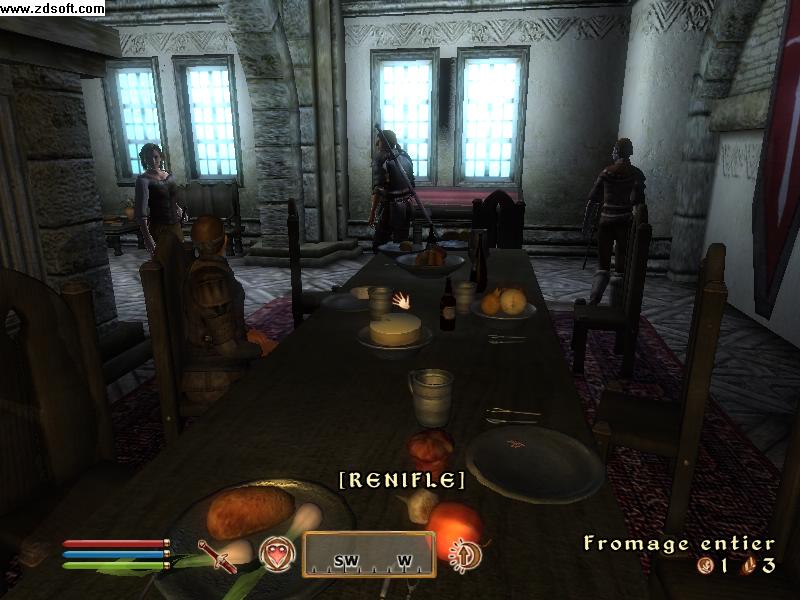Click the compass bar showing SW and W
Image resolution: width=800 pixels, height=600 pixels.
point(369,554)
